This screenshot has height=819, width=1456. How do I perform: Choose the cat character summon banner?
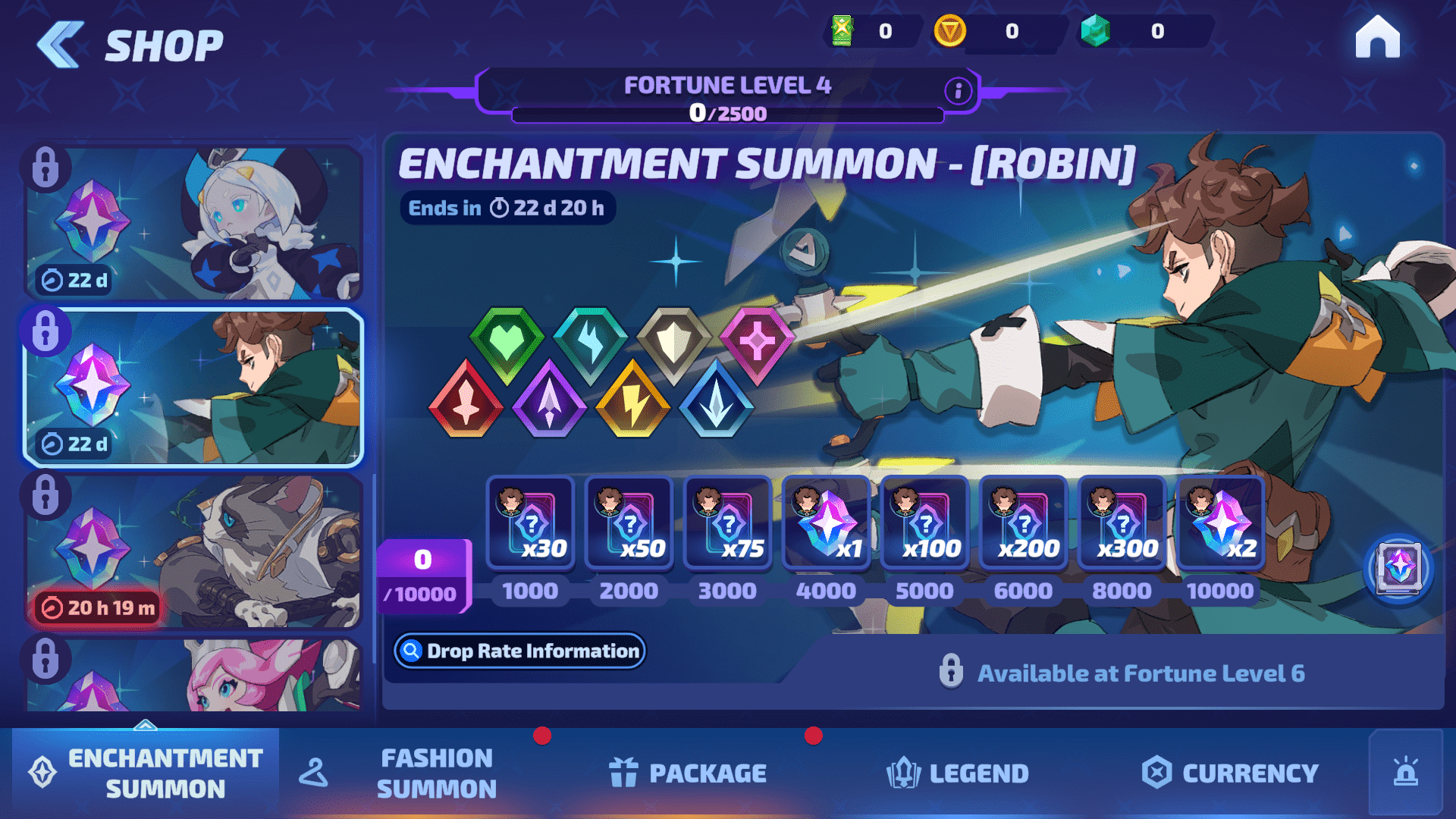194,551
